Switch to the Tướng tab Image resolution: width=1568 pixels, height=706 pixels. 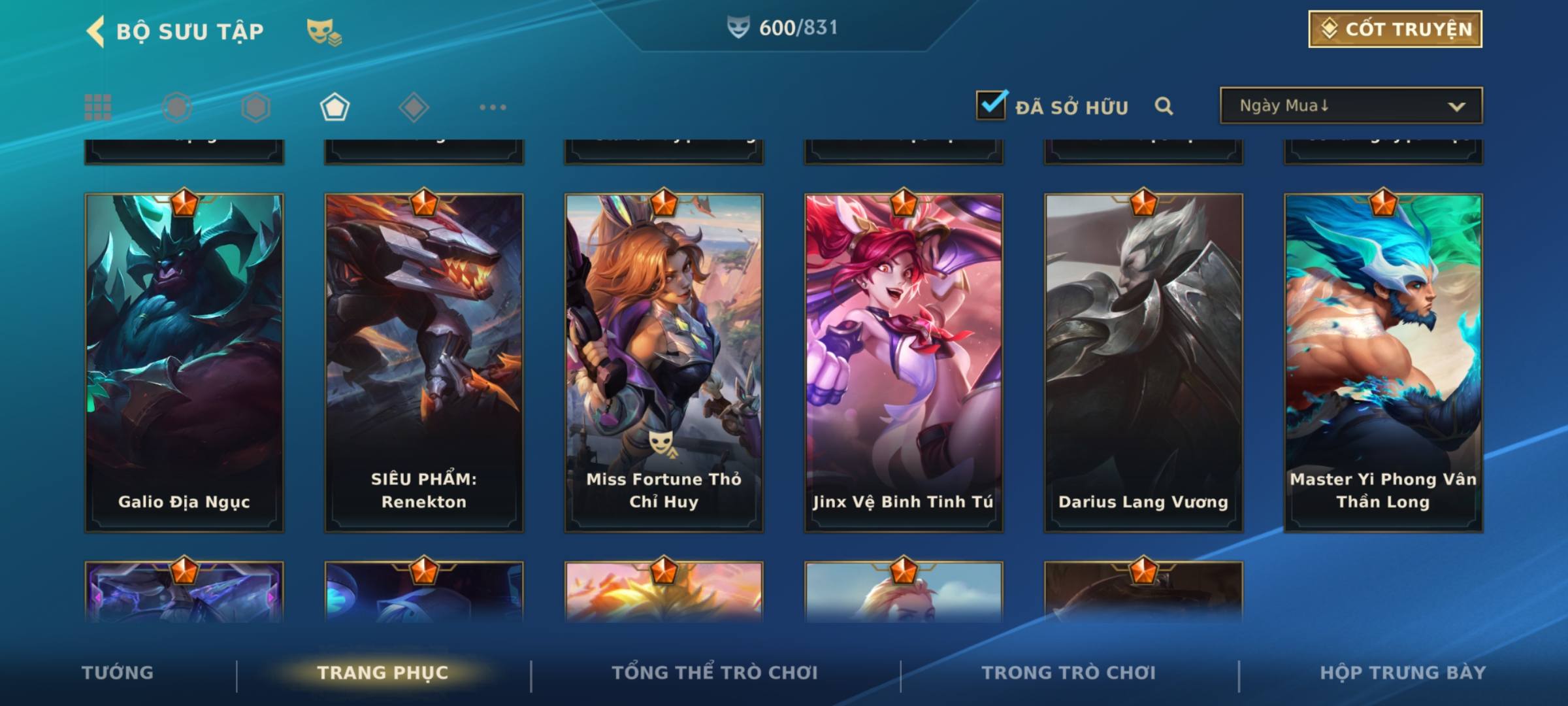point(118,673)
